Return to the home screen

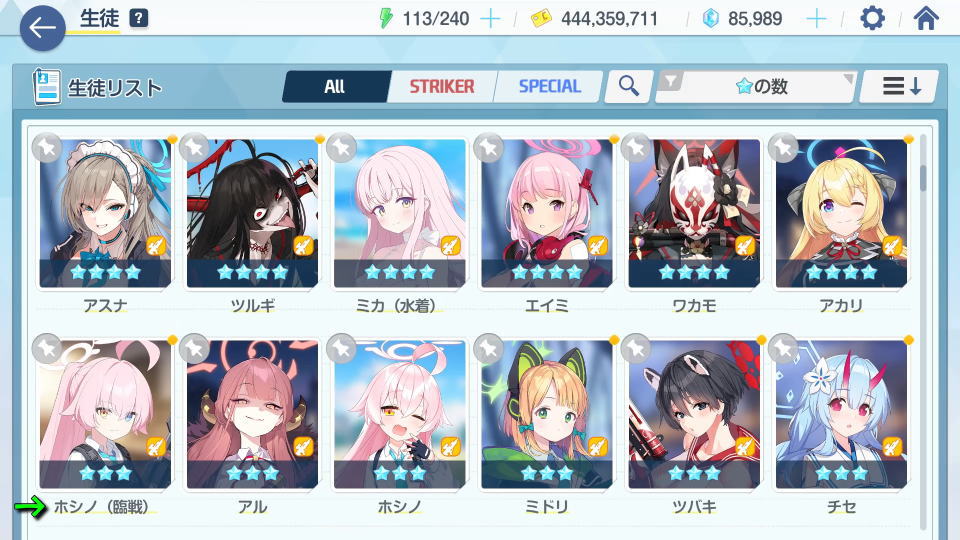(x=926, y=19)
